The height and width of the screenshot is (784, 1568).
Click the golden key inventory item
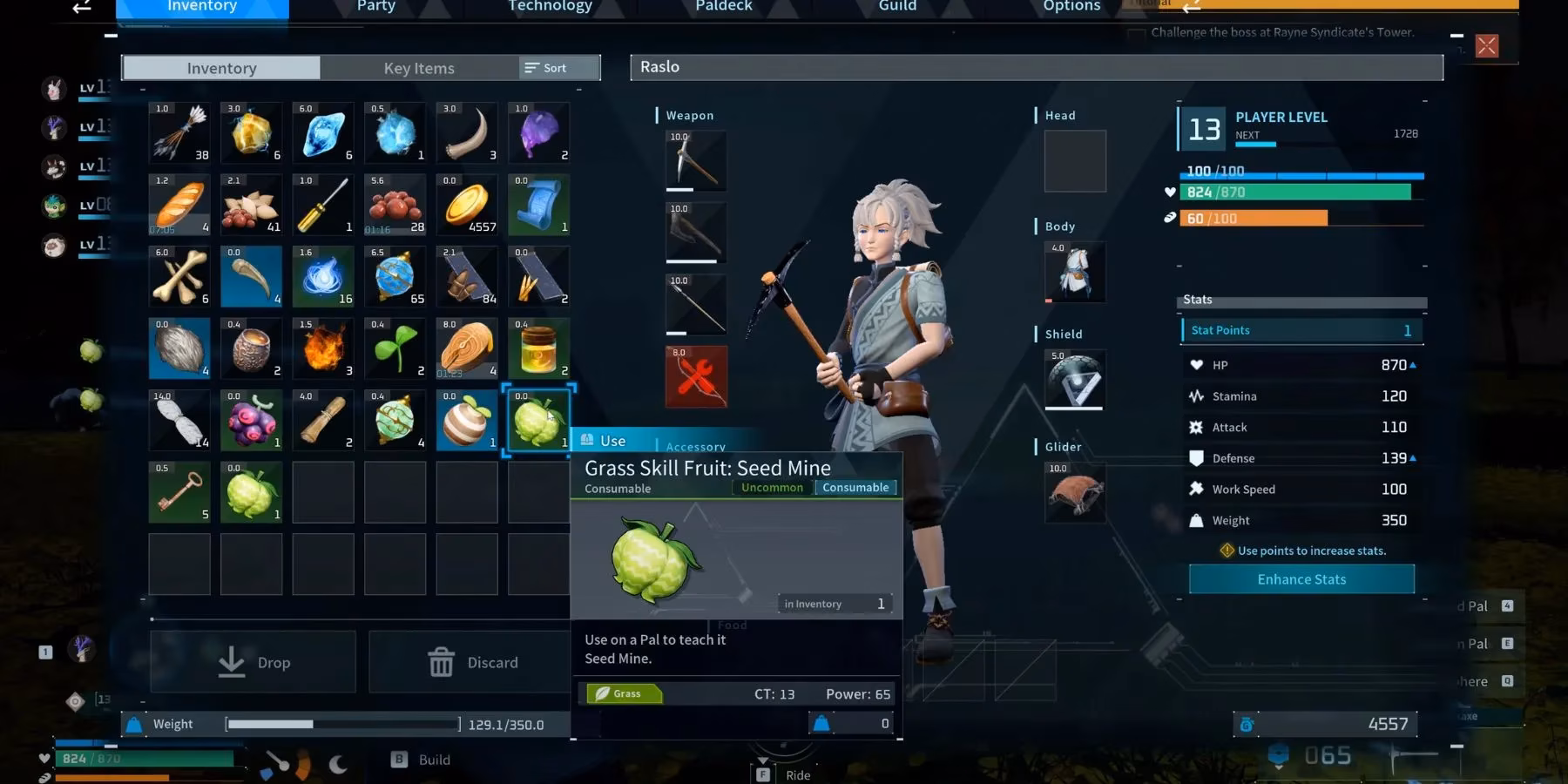(x=179, y=492)
